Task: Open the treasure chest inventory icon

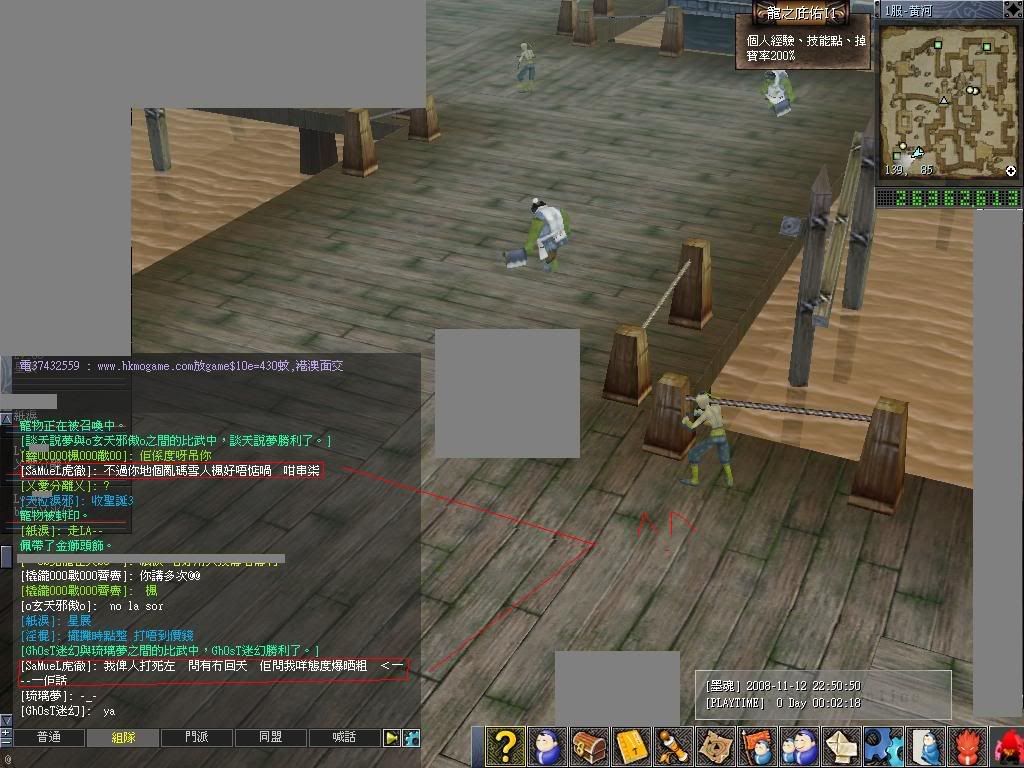Action: [x=588, y=746]
